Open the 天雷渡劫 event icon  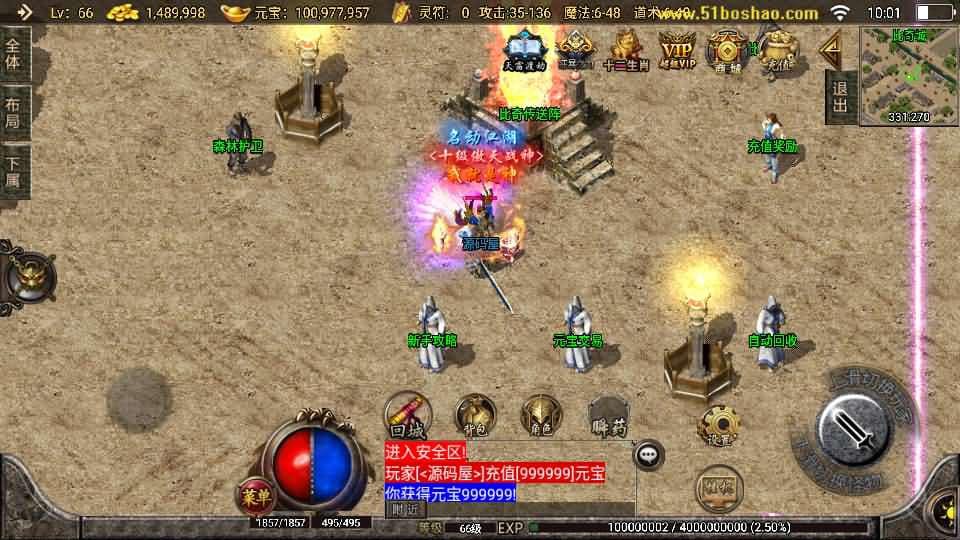pyautogui.click(x=524, y=47)
